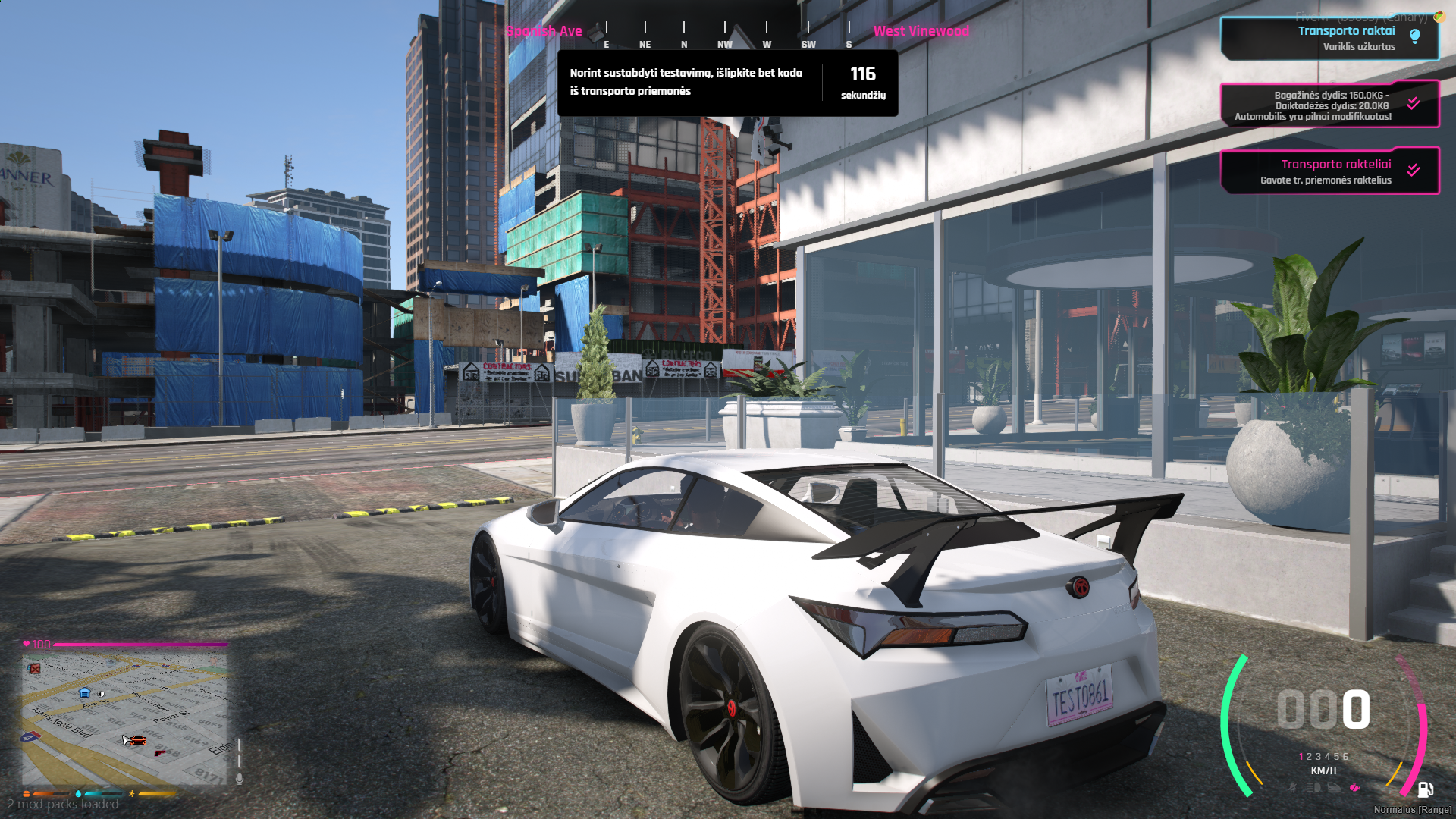Screen dimensions: 1456x819
Task: Click the minimap in the bottom-left corner
Action: coord(124,717)
